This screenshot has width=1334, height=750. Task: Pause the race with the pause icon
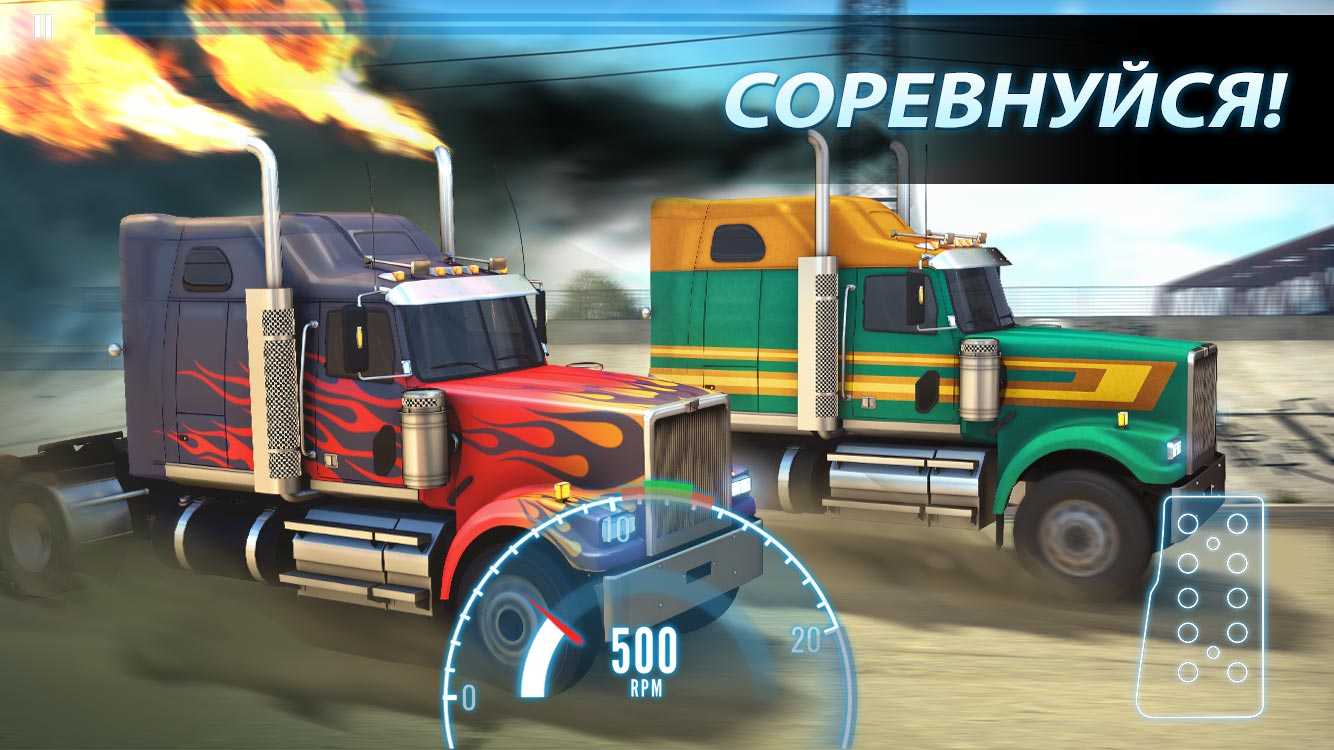(x=42, y=27)
